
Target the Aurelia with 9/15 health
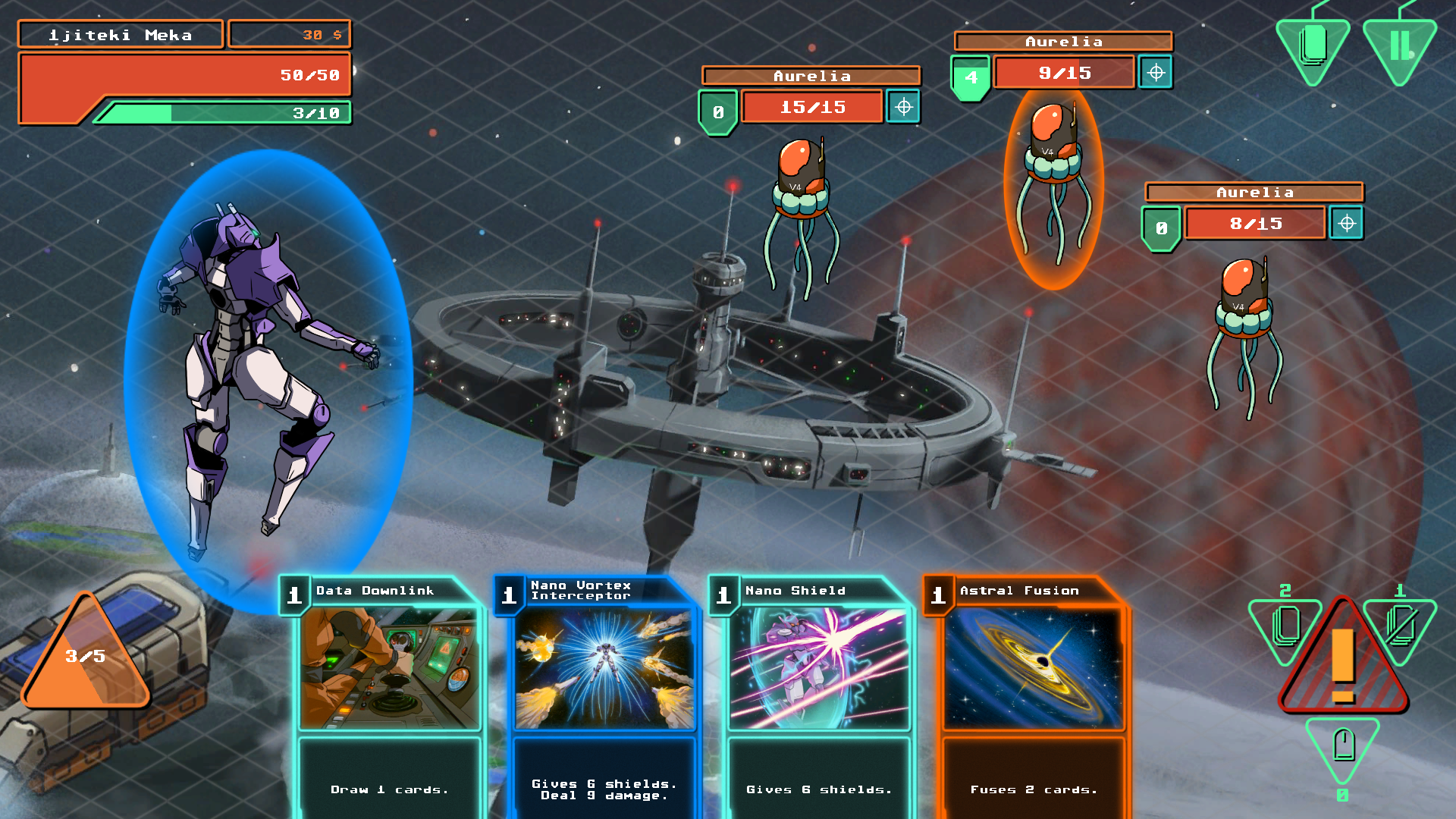pos(1156,73)
